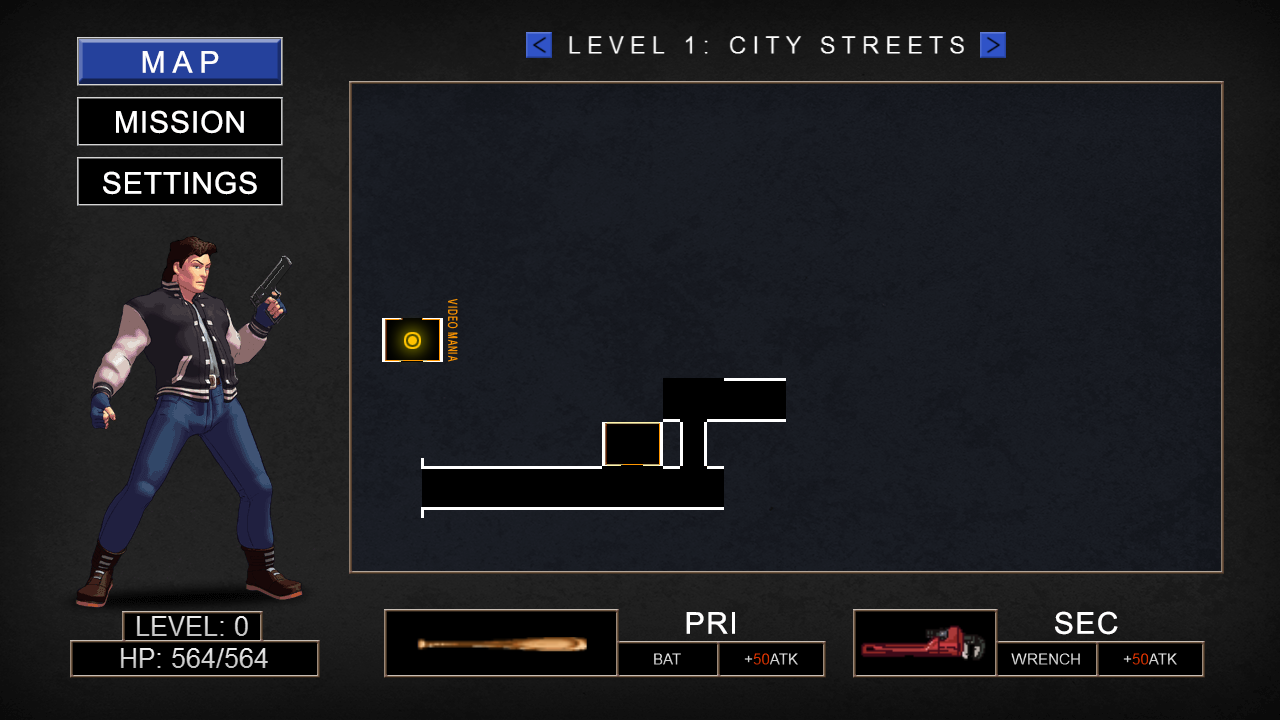Switch to the MAP tab
The height and width of the screenshot is (720, 1280).
tap(179, 61)
